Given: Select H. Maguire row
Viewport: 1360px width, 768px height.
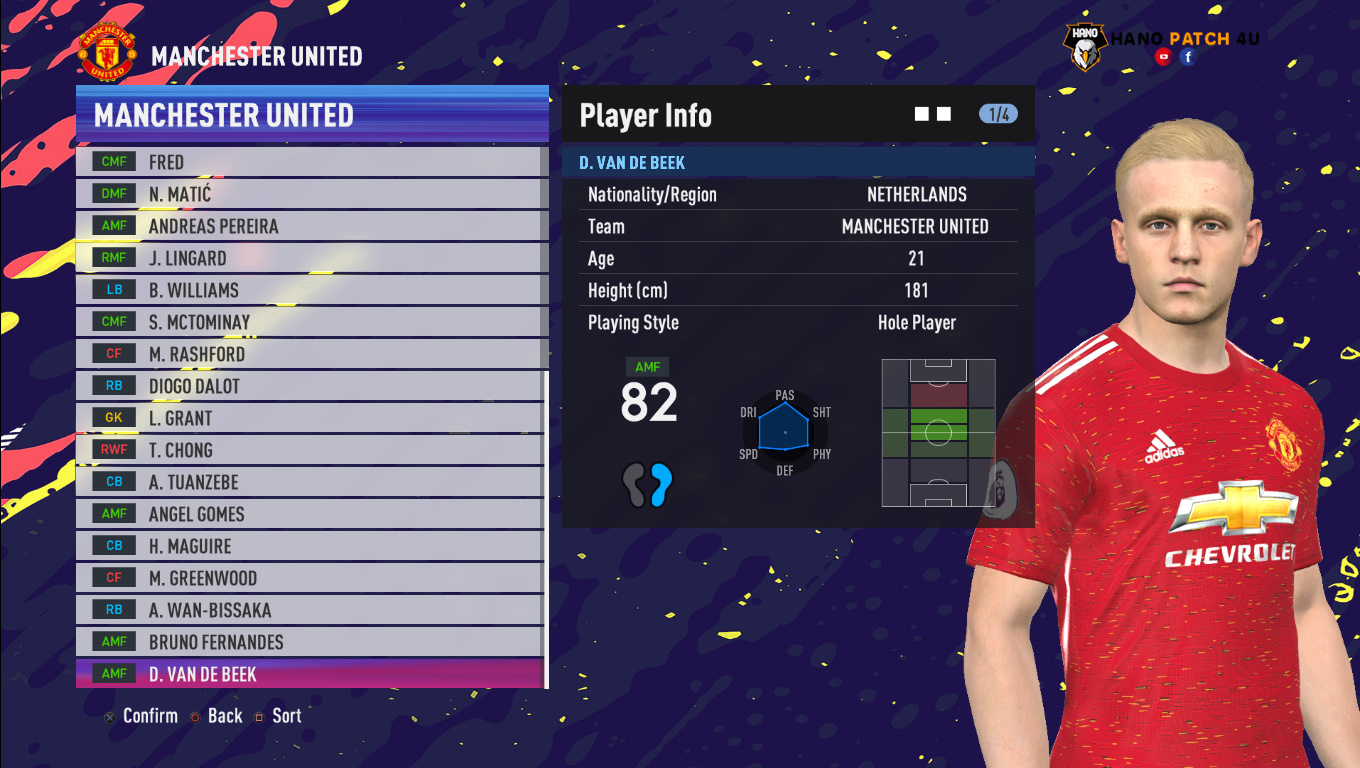Looking at the screenshot, I should click(310, 546).
